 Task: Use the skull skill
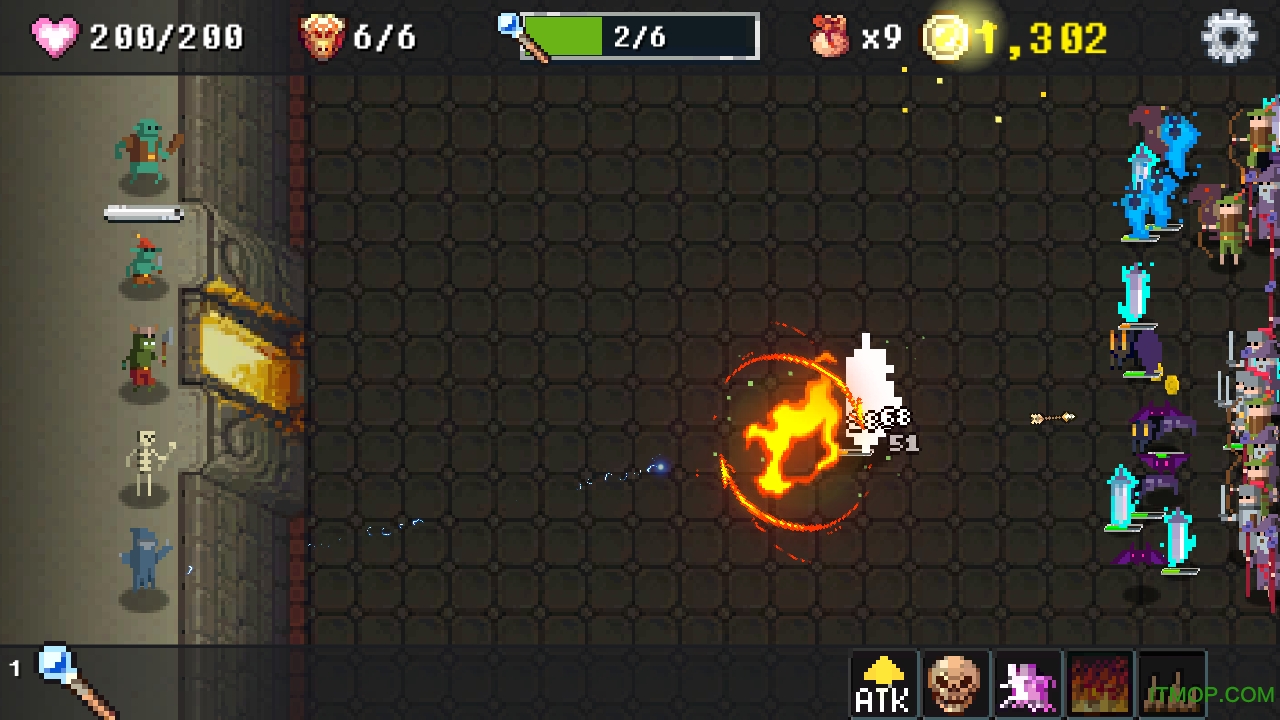[955, 685]
